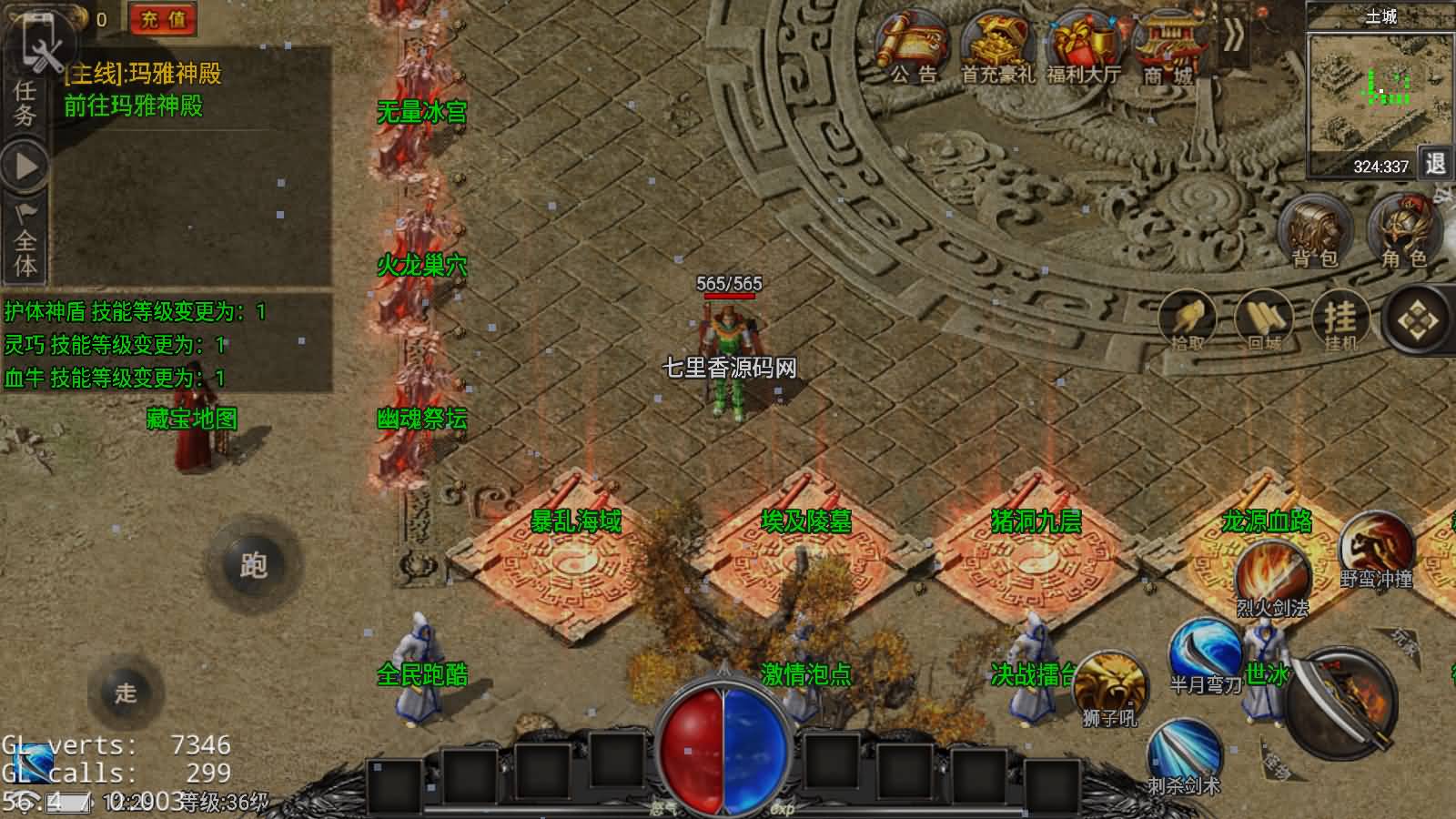Collapse the top icon row arrow
1456x819 pixels.
click(1233, 36)
